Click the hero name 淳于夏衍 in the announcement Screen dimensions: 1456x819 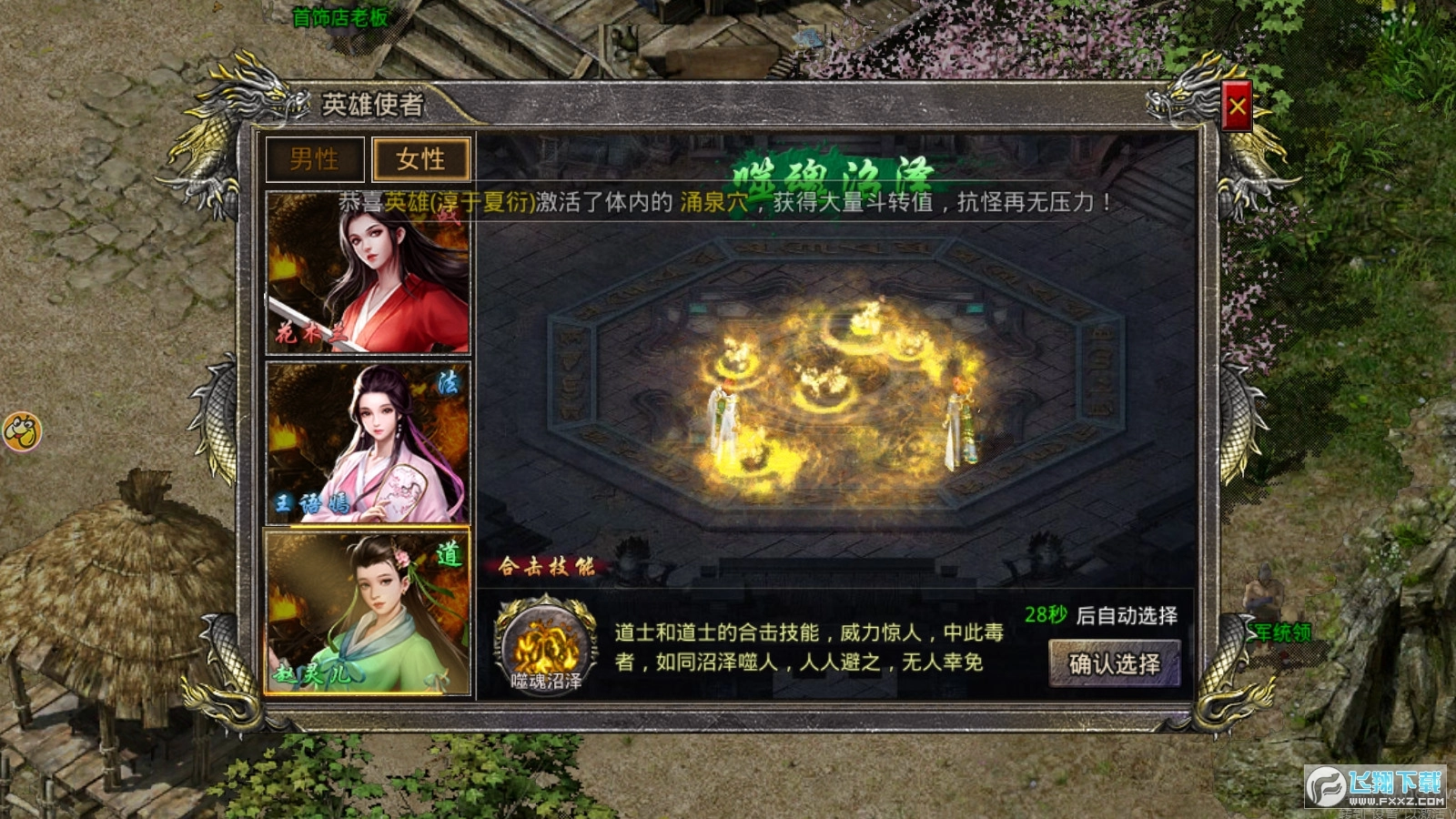(484, 204)
